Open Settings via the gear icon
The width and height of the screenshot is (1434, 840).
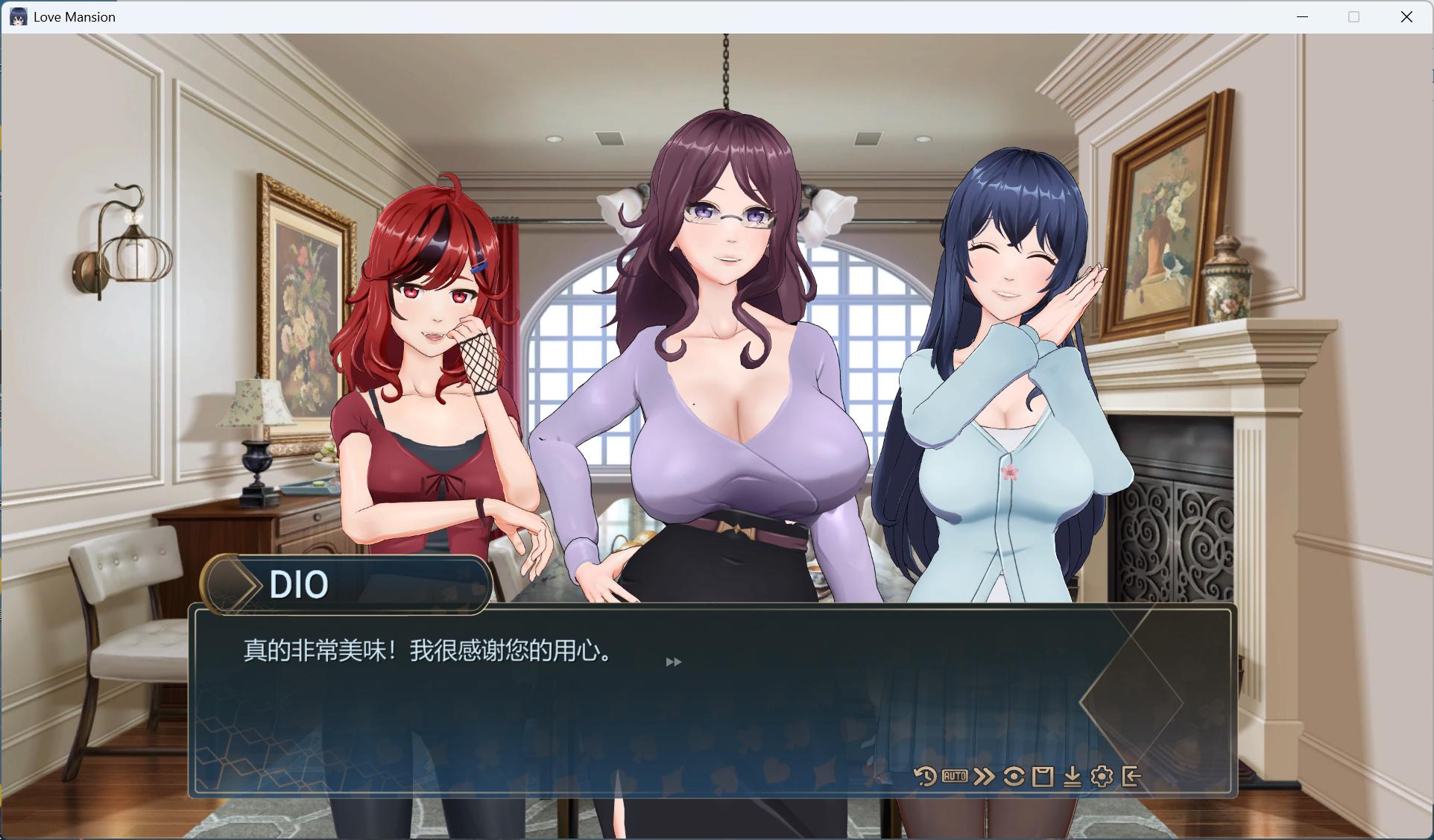tap(1102, 776)
